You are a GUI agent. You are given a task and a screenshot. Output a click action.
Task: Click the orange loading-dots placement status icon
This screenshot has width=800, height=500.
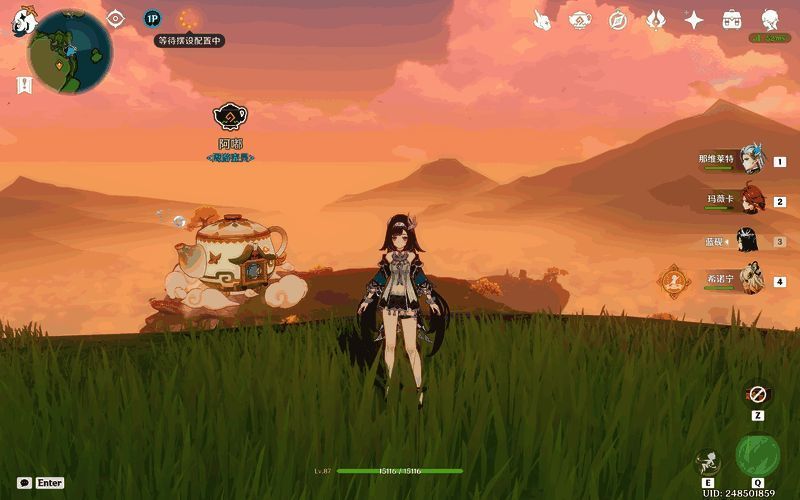(187, 19)
